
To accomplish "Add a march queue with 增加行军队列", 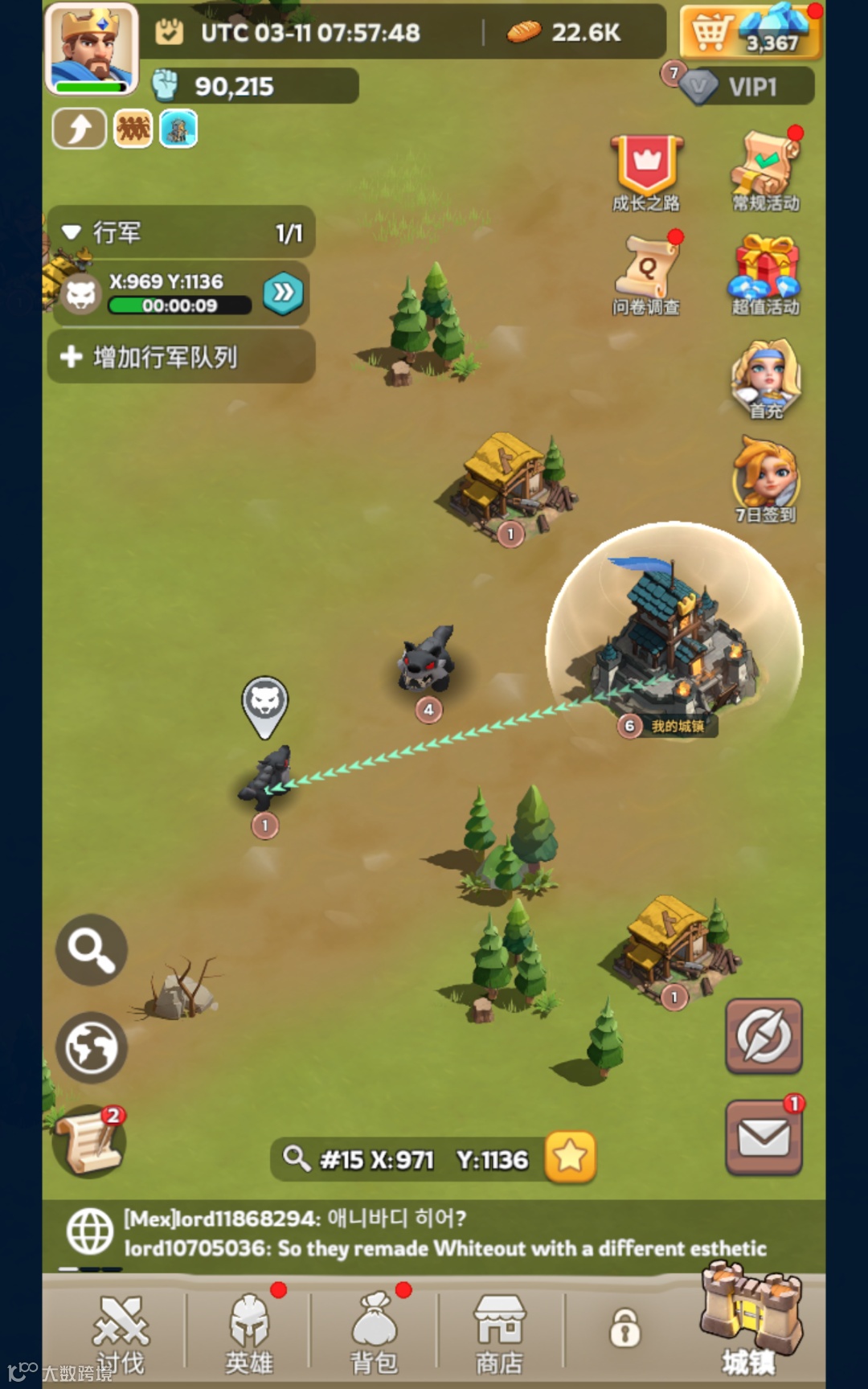I will (x=181, y=357).
